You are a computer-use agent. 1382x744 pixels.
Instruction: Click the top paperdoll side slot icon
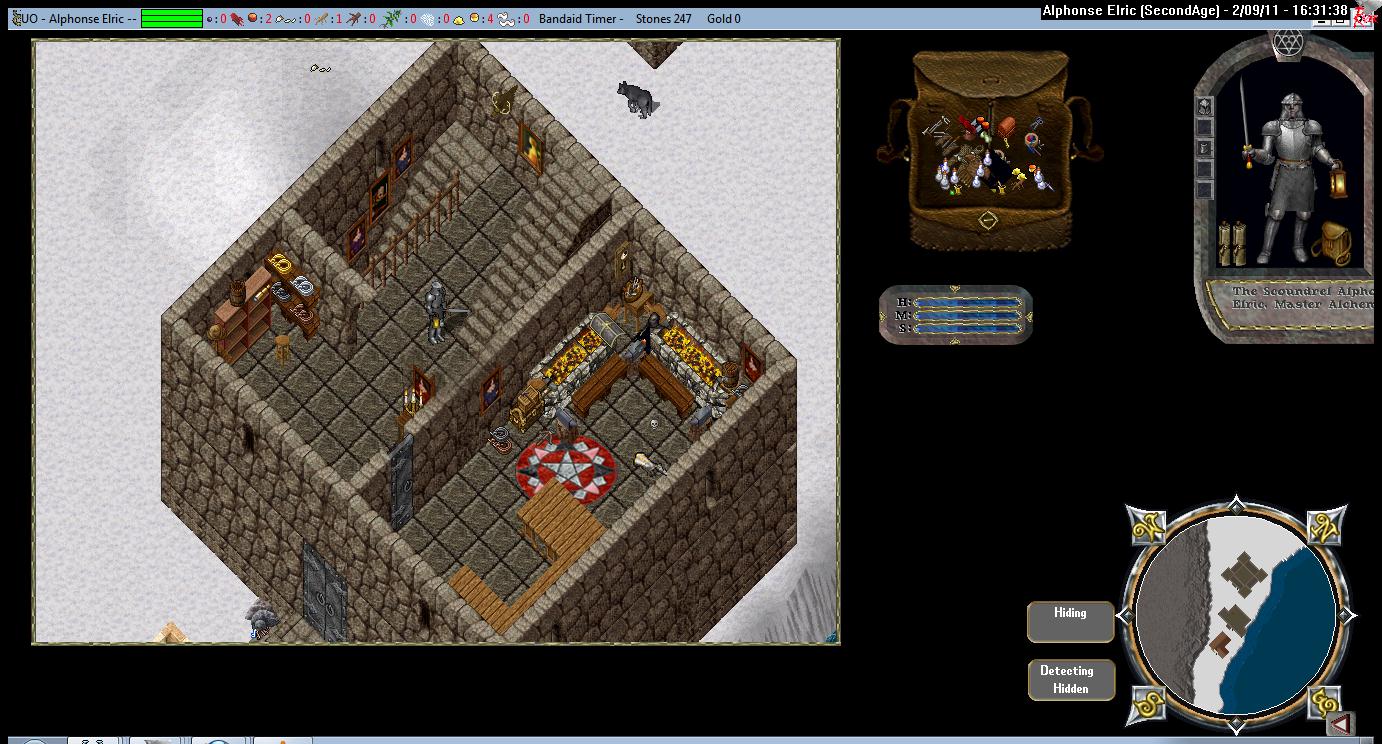click(1205, 107)
